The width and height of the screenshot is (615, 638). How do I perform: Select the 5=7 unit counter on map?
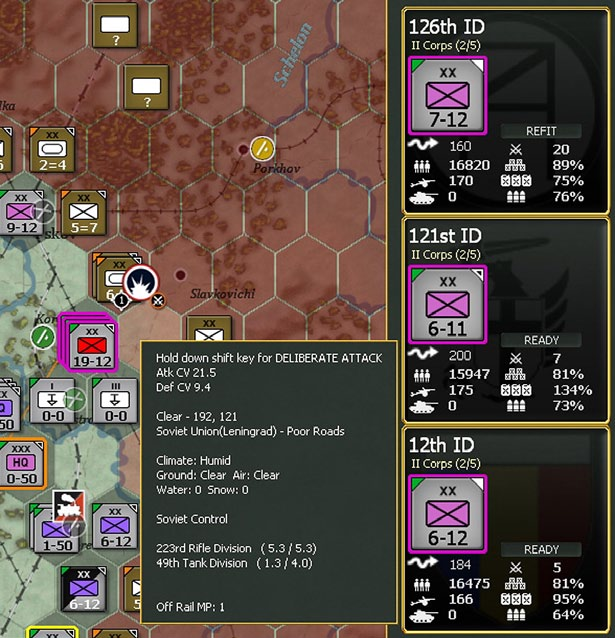coord(83,214)
